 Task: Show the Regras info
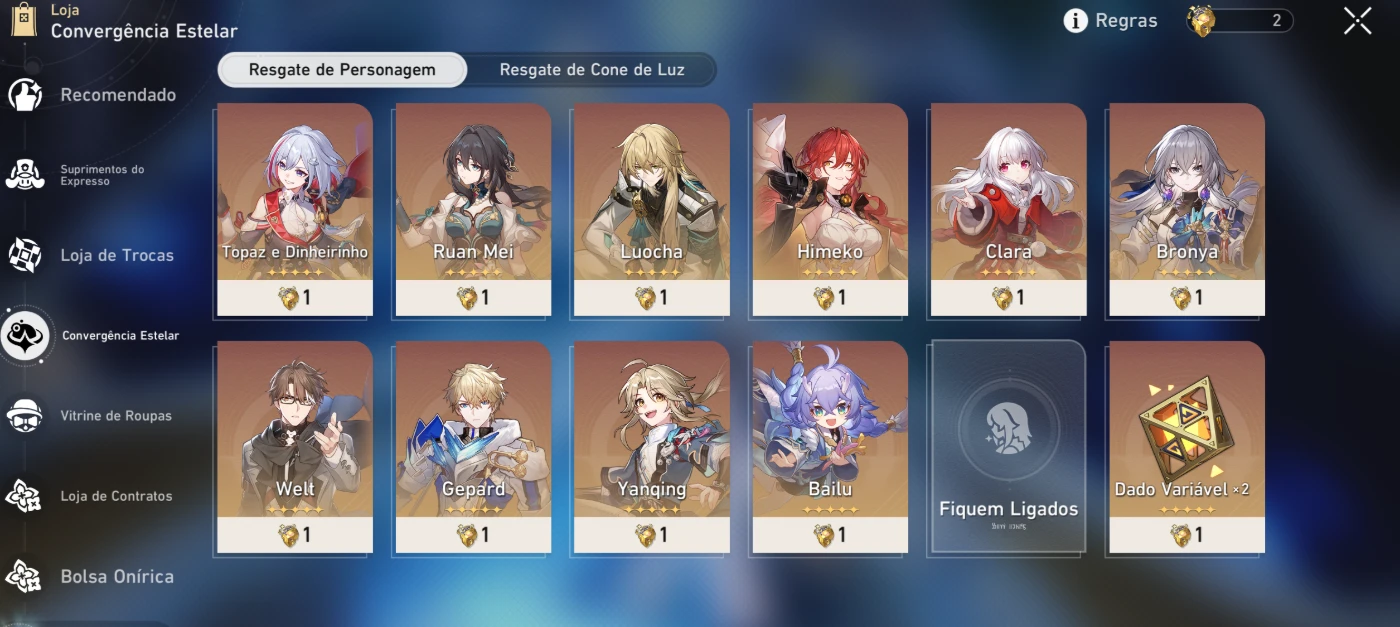1110,21
